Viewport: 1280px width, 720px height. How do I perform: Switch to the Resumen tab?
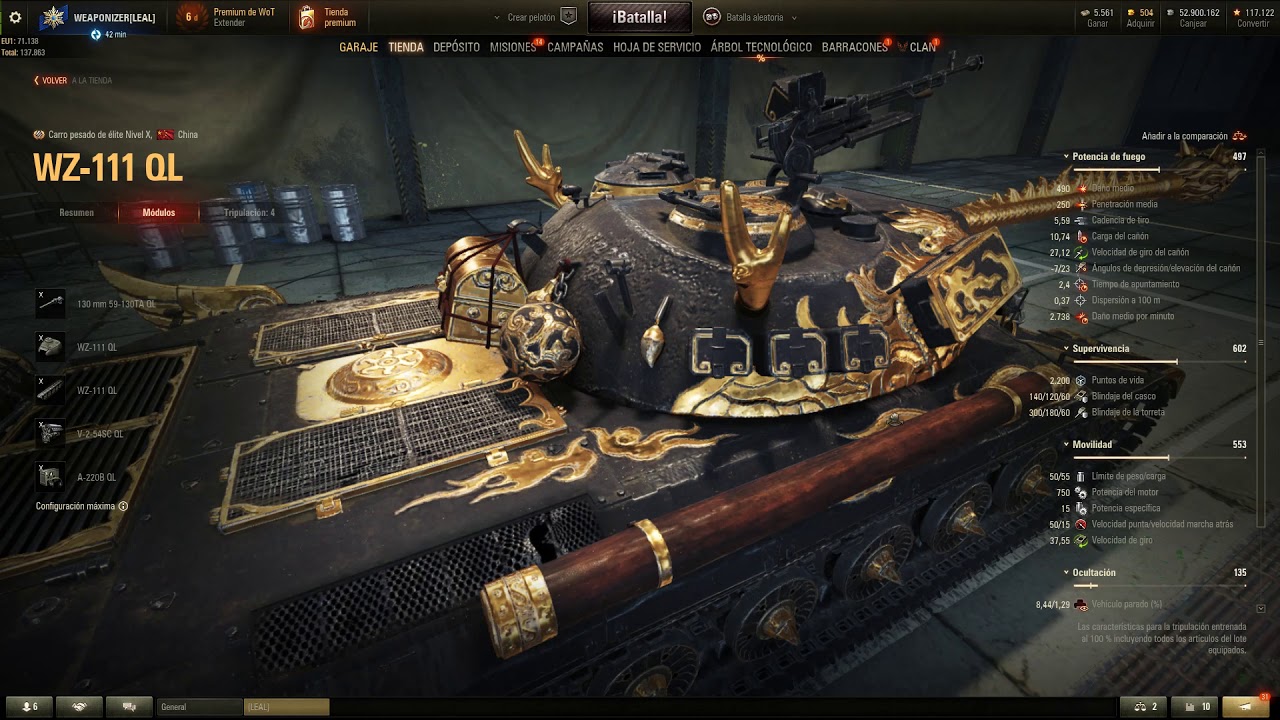(x=77, y=213)
